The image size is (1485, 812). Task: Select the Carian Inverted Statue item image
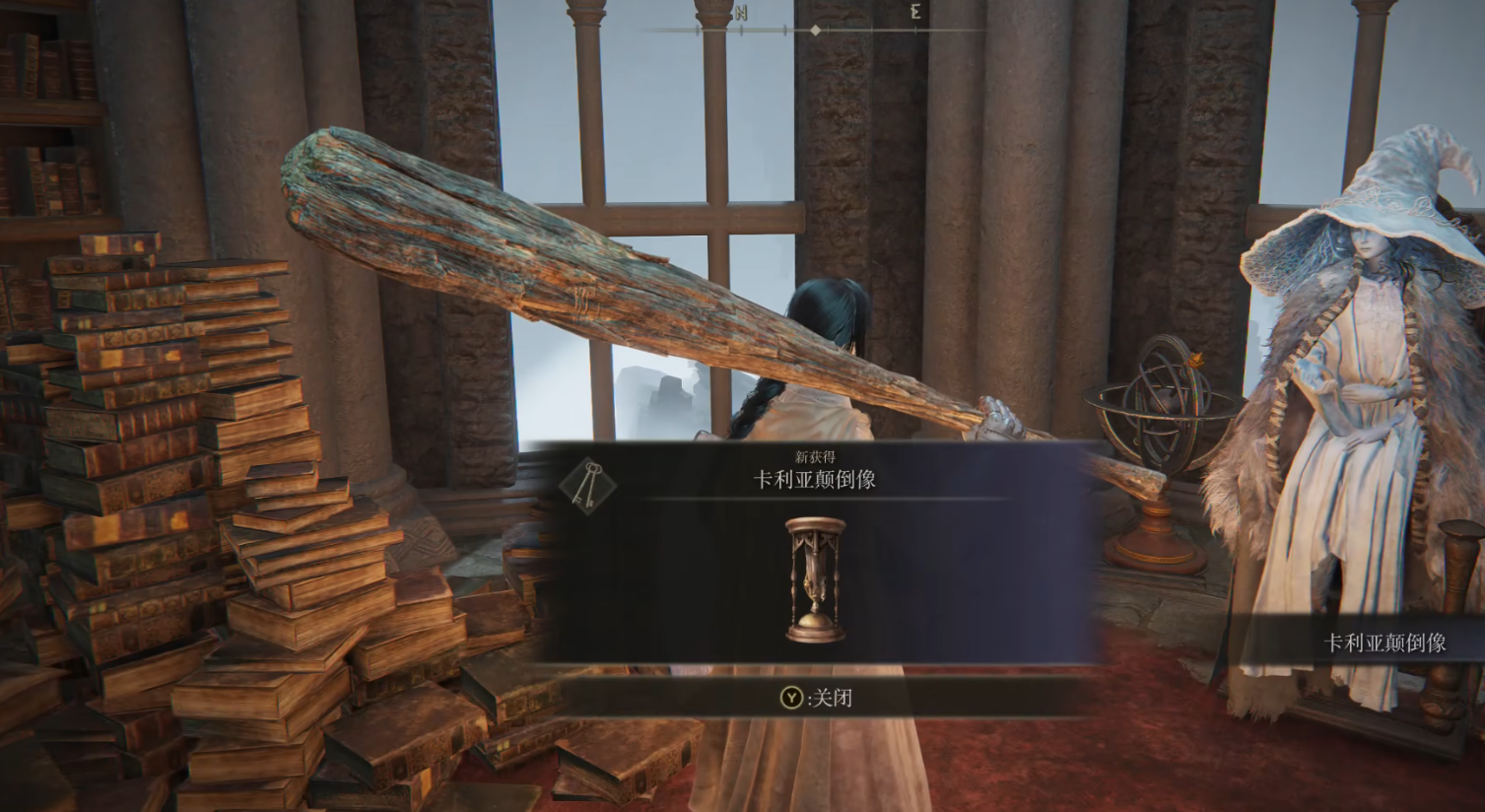point(815,580)
